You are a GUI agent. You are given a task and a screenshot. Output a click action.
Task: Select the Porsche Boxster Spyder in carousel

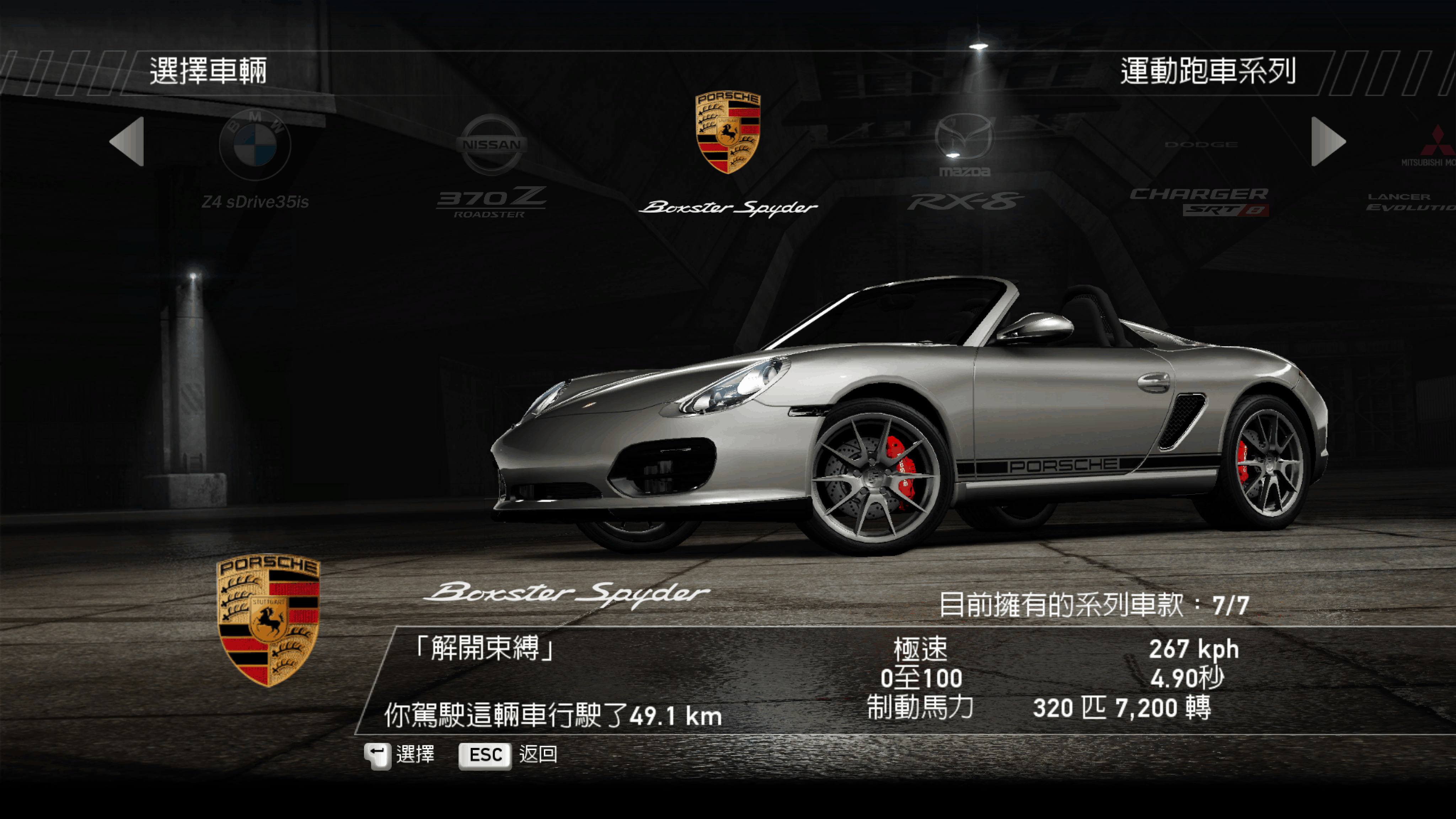728,152
